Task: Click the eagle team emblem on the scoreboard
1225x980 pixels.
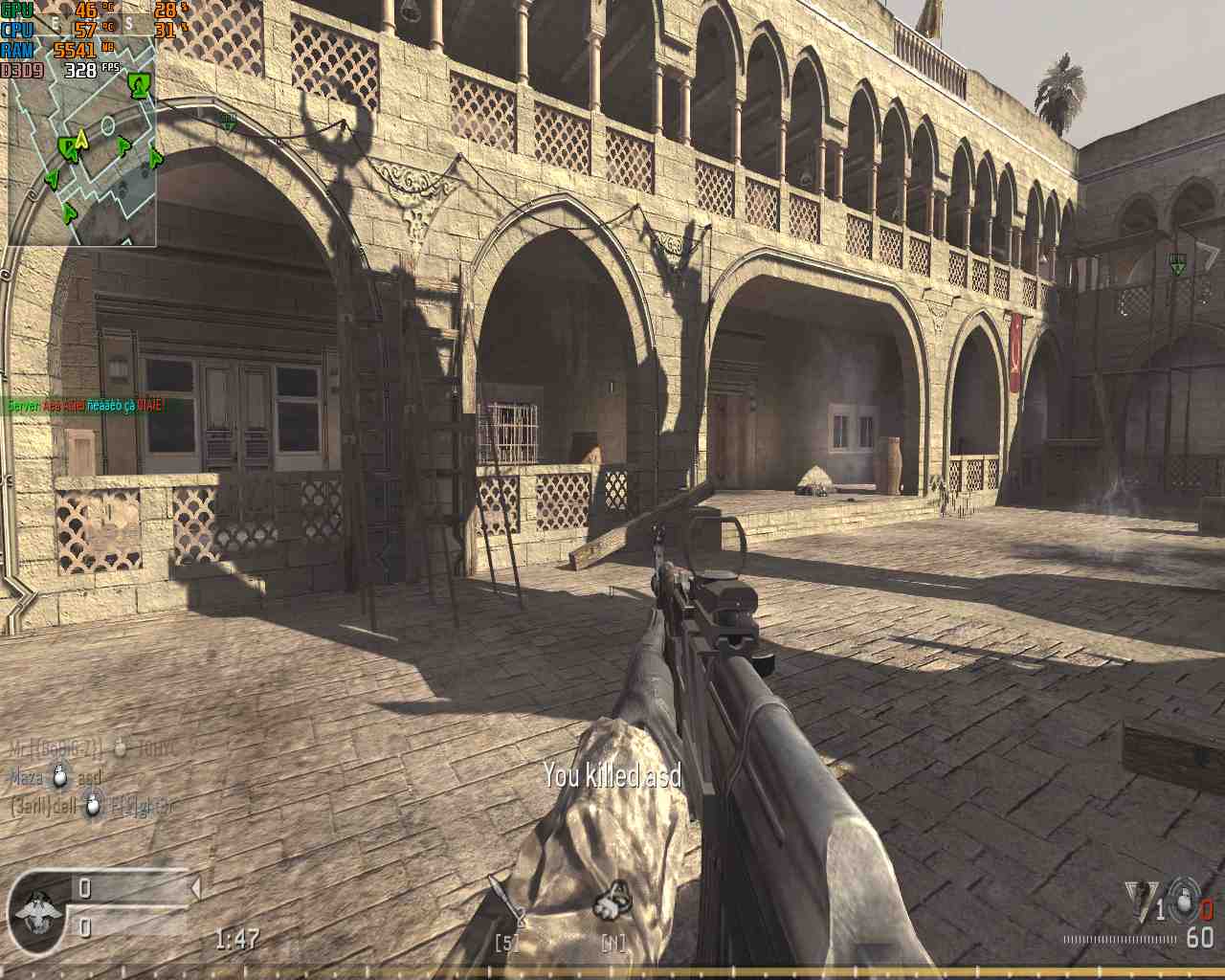Action: [36, 911]
